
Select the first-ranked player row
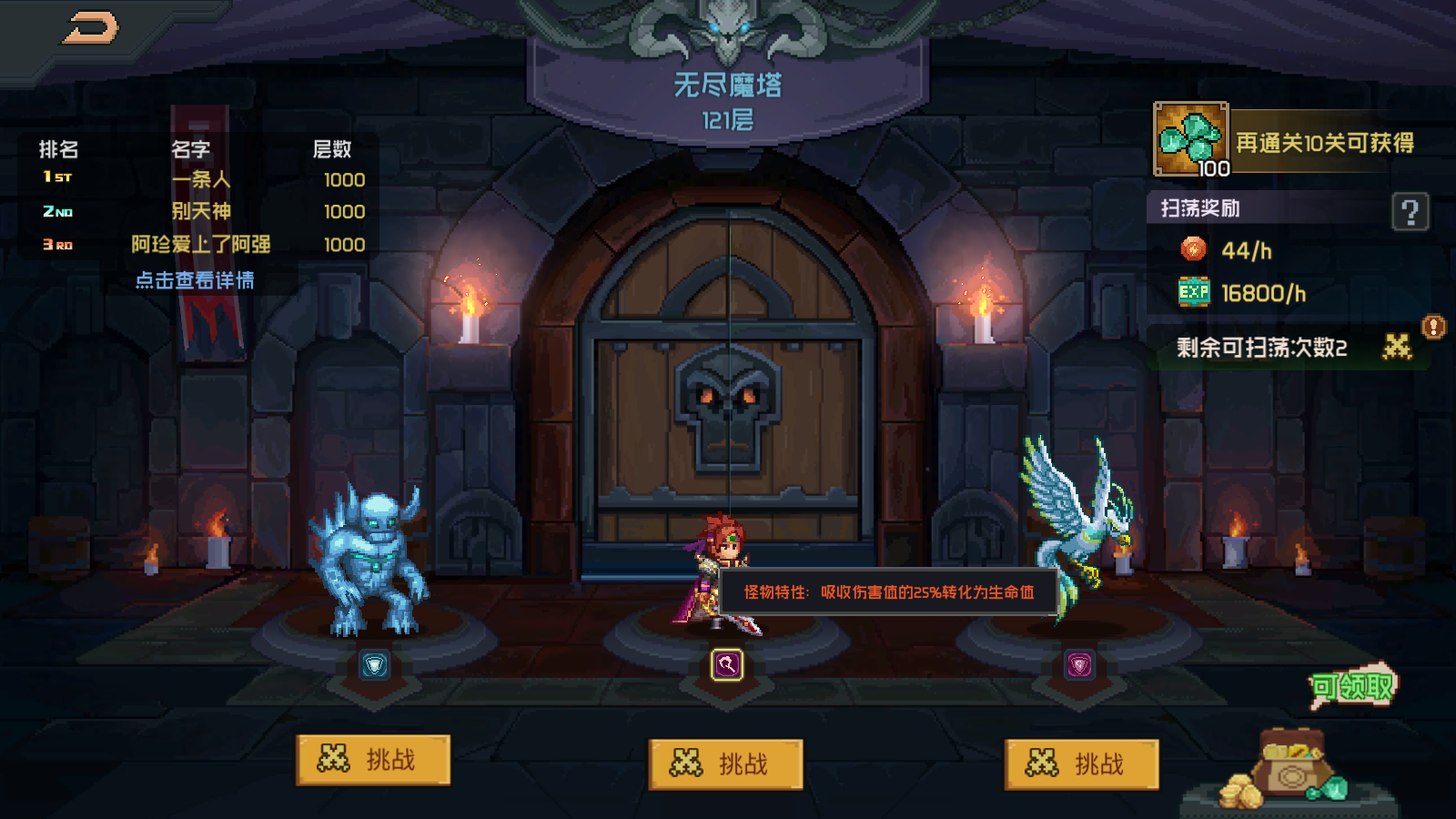click(x=201, y=179)
